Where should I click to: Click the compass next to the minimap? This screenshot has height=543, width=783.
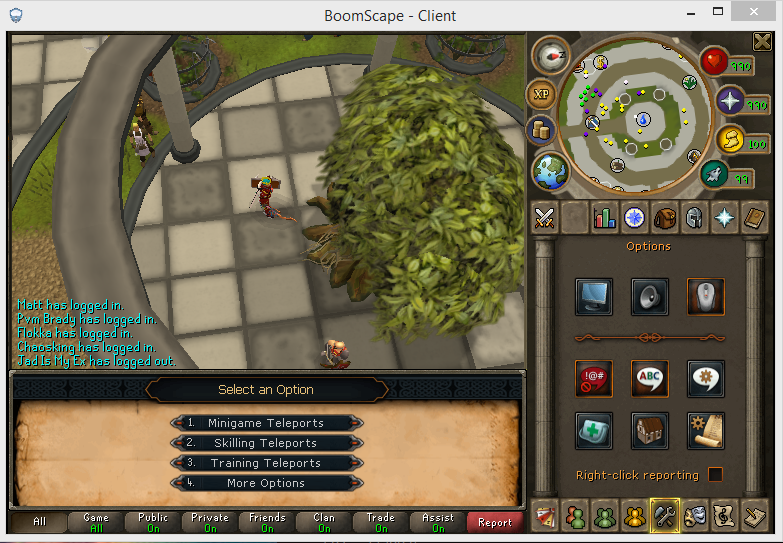click(x=550, y=55)
